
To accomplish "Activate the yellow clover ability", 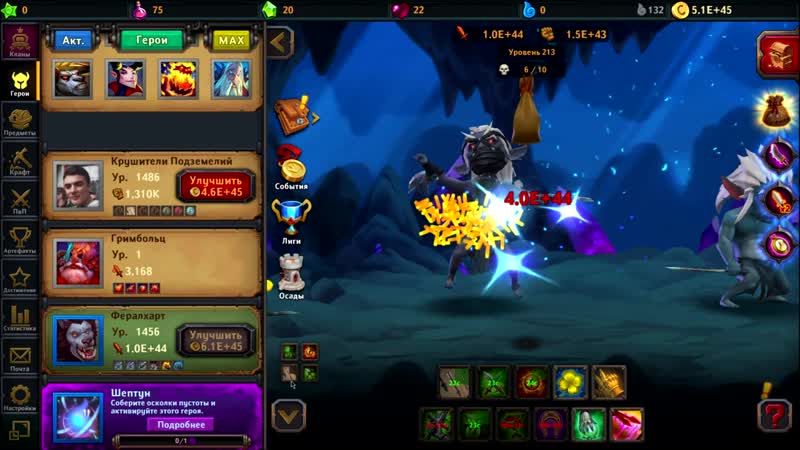I will tap(569, 382).
